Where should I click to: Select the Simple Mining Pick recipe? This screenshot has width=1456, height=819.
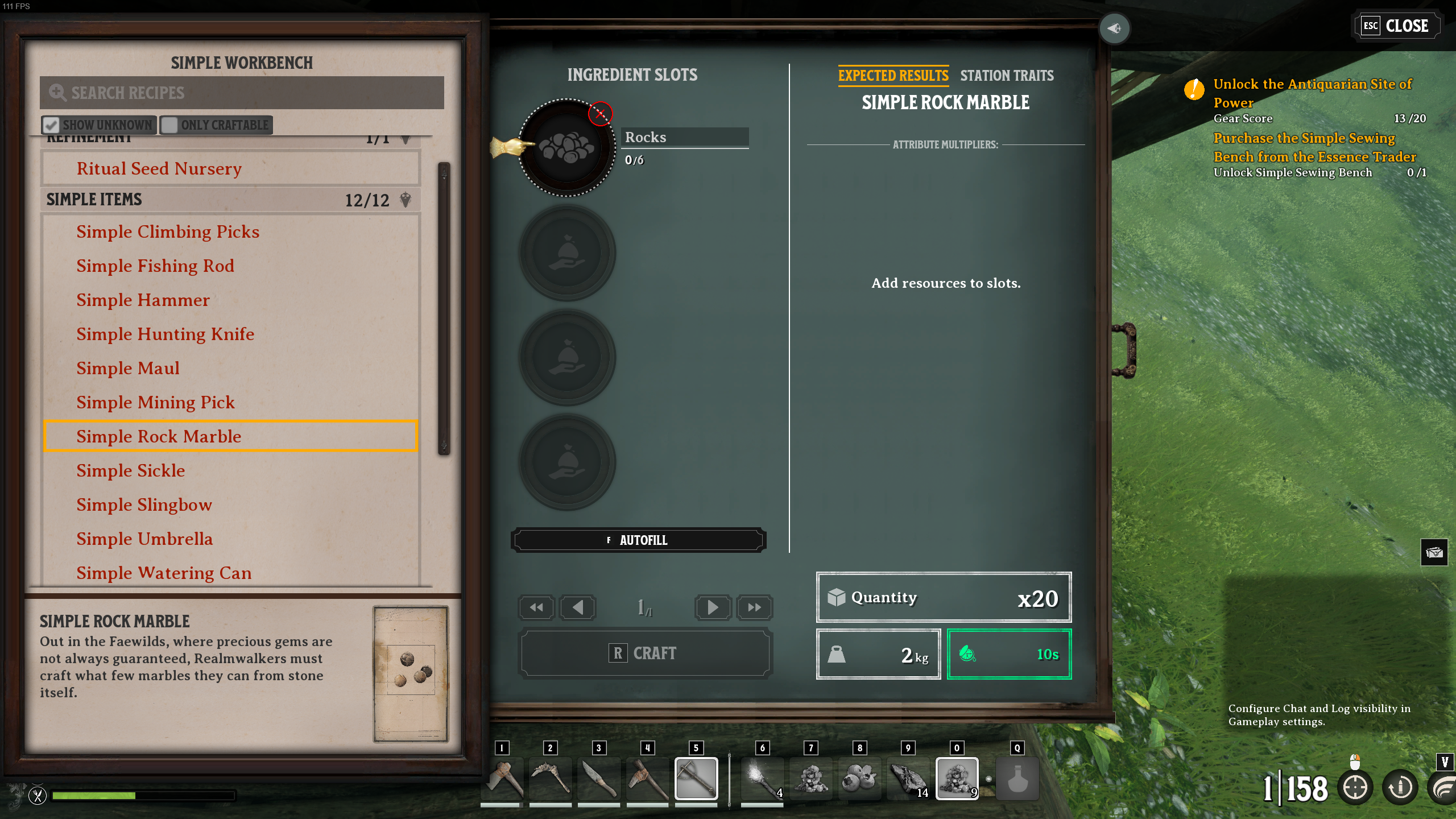[155, 403]
